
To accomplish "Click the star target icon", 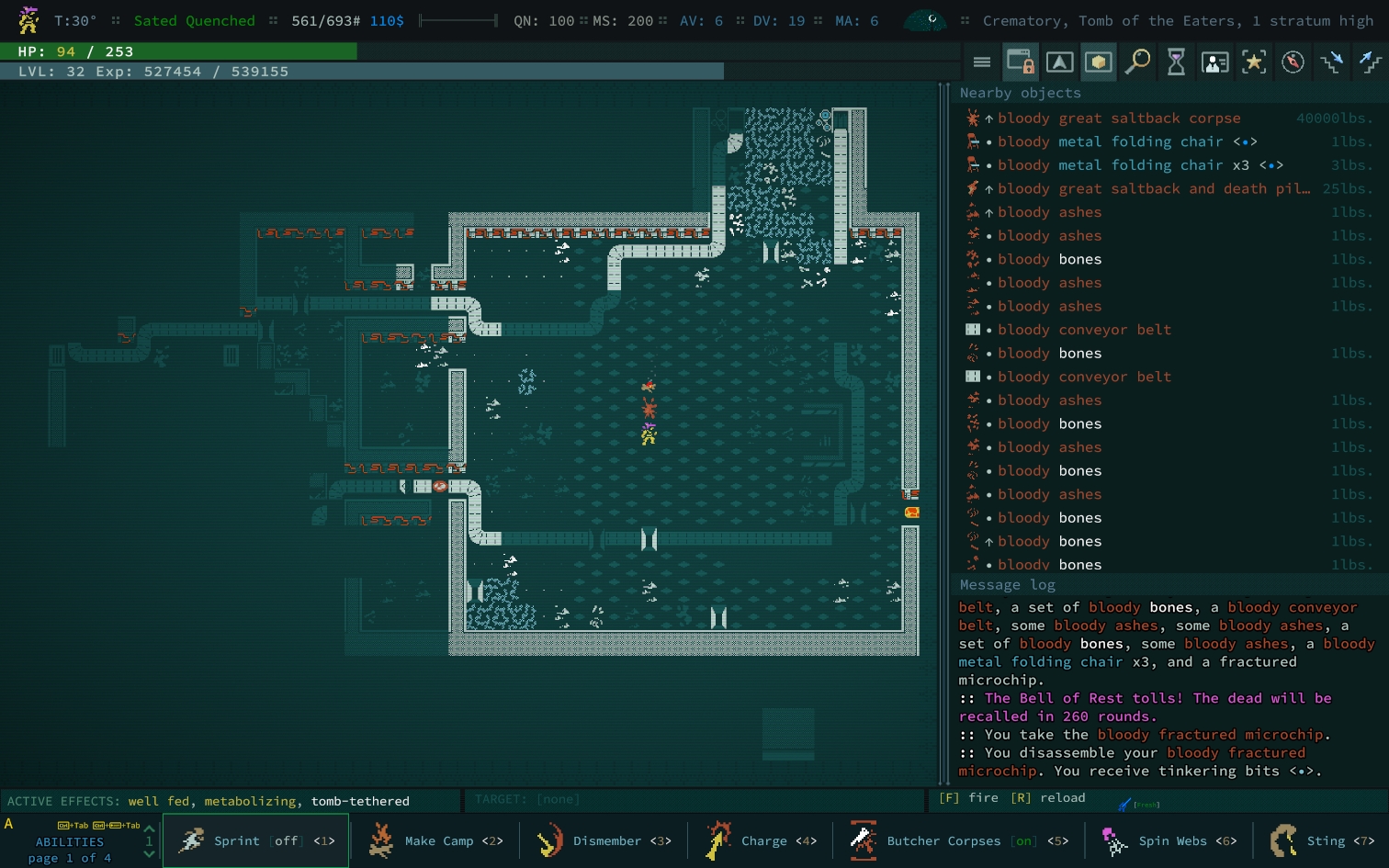I will (1254, 62).
